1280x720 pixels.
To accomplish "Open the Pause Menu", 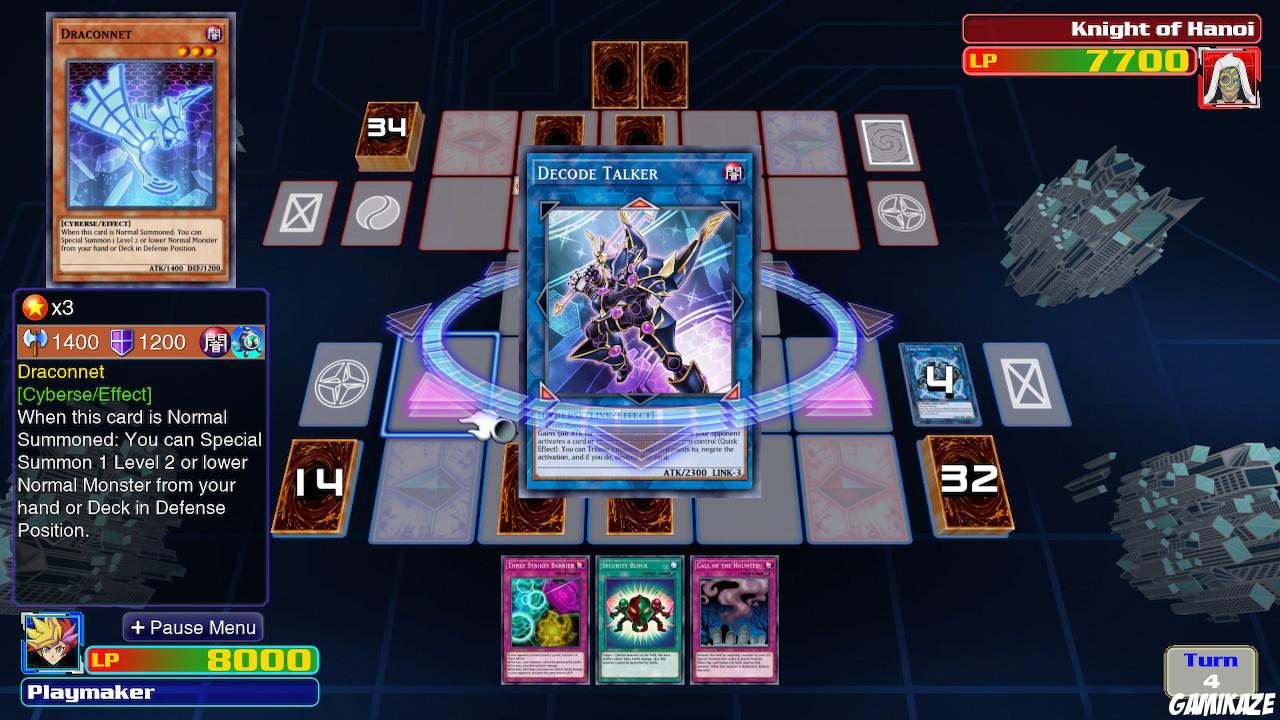I will click(x=192, y=627).
